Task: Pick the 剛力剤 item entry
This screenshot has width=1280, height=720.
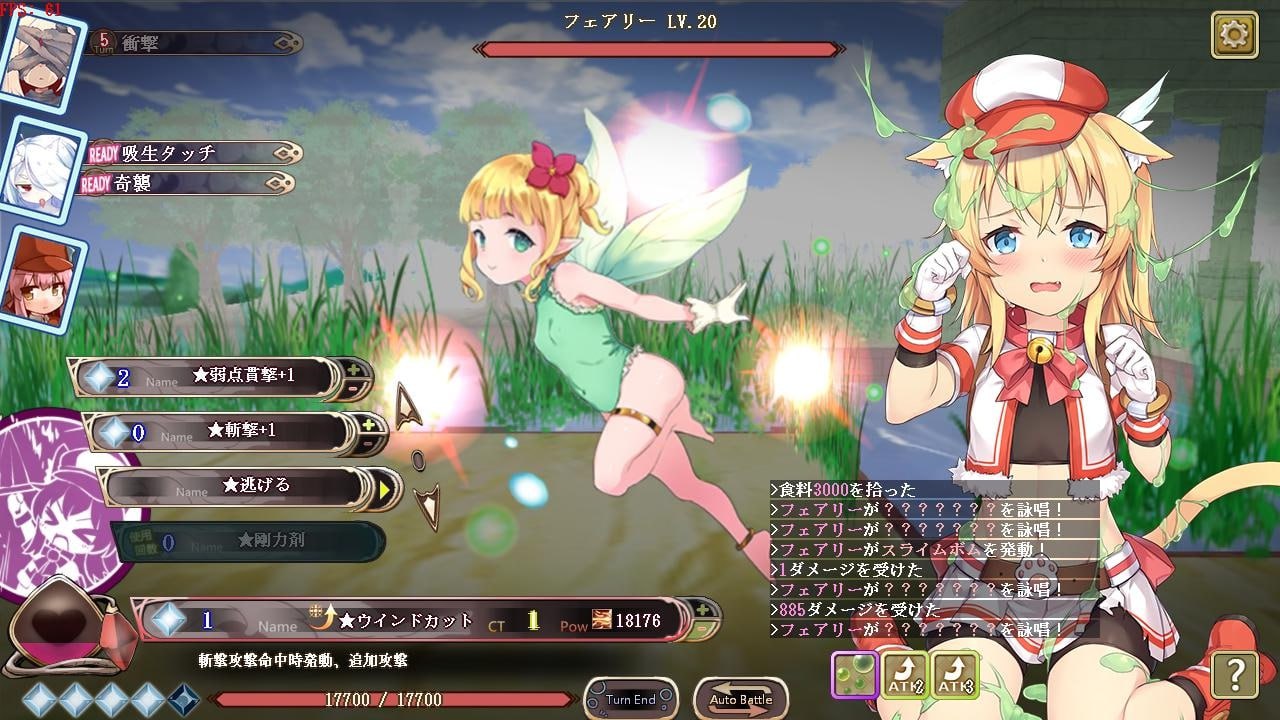Action: click(250, 541)
